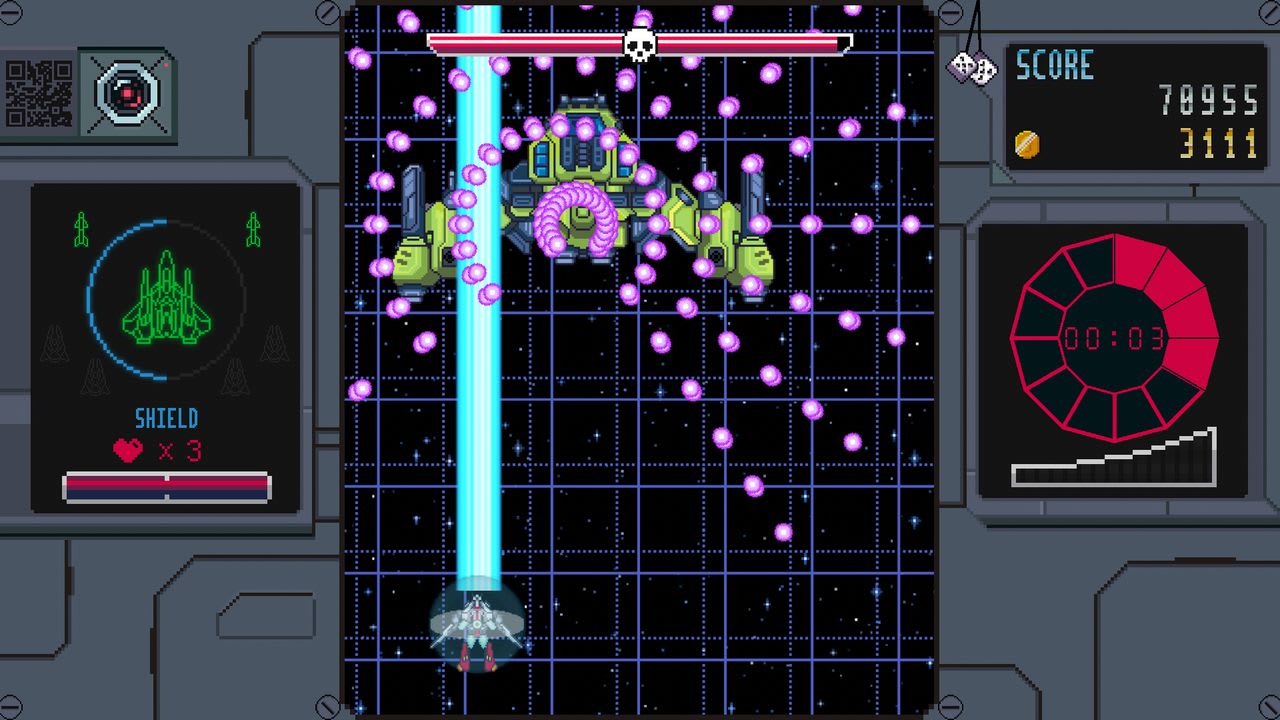
Task: Click the shield health bar
Action: coord(165,485)
